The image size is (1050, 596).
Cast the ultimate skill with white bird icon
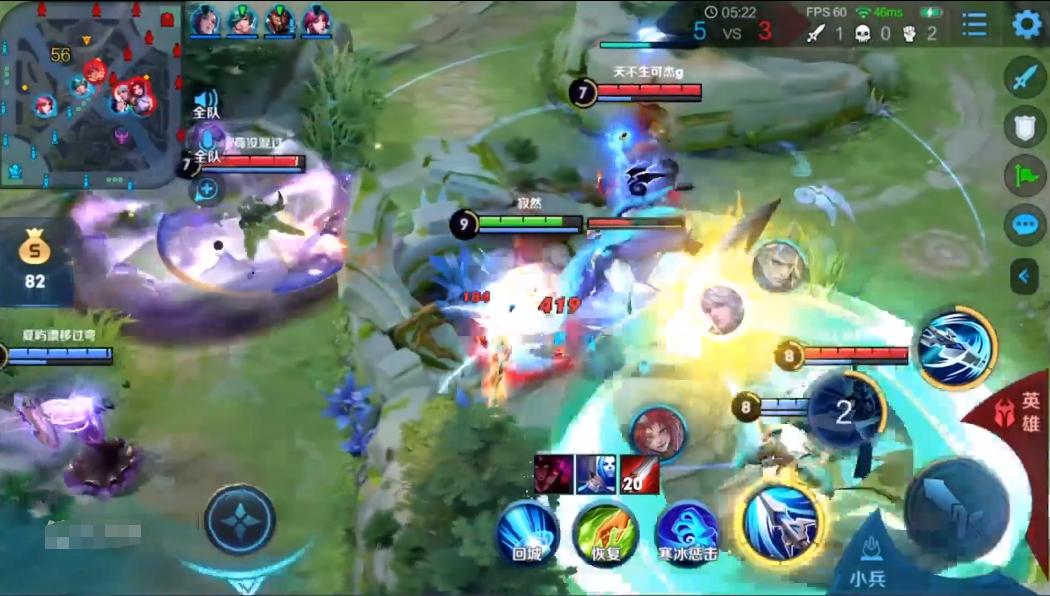point(956,347)
